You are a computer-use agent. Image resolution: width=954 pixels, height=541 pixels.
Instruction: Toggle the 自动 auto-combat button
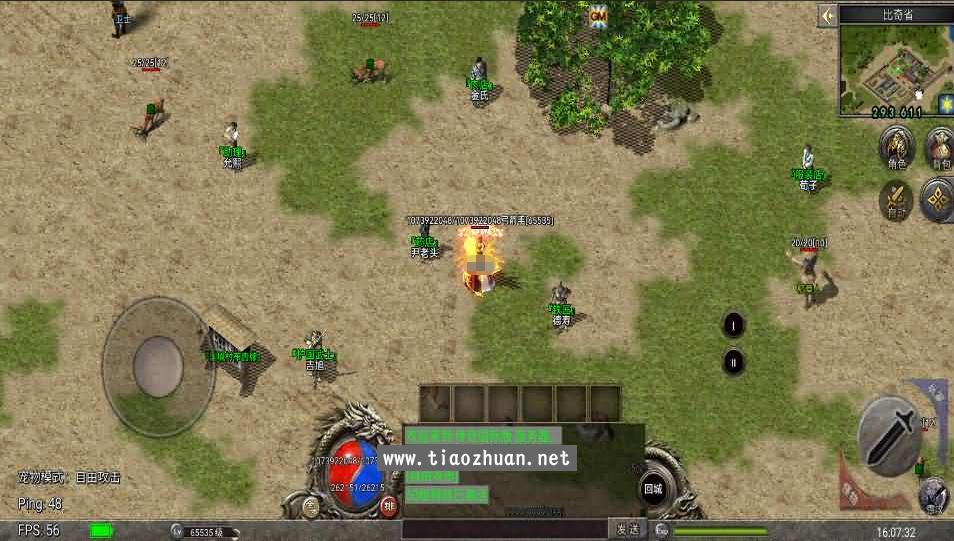tap(895, 198)
